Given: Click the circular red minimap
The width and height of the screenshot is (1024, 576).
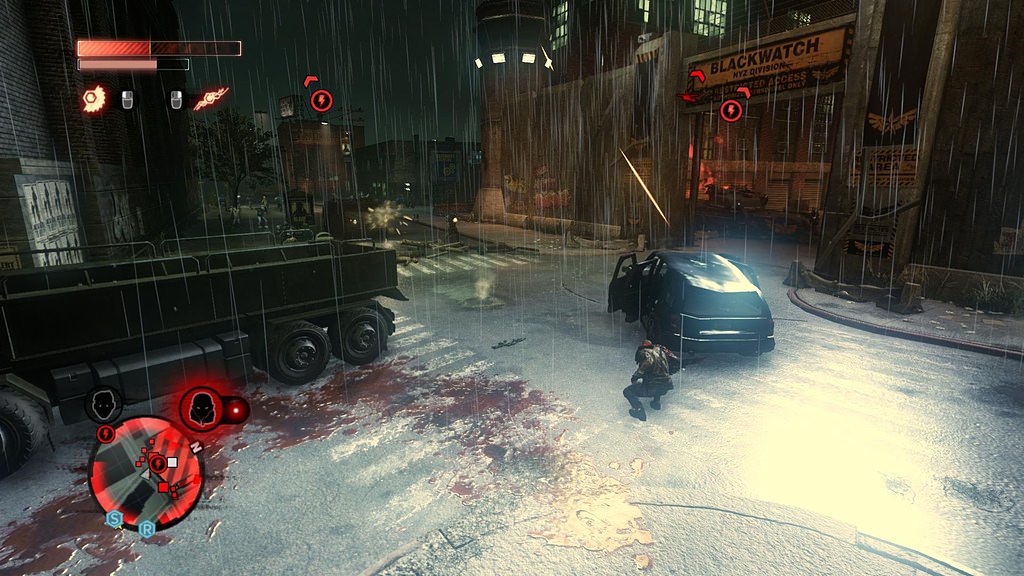Looking at the screenshot, I should (146, 472).
